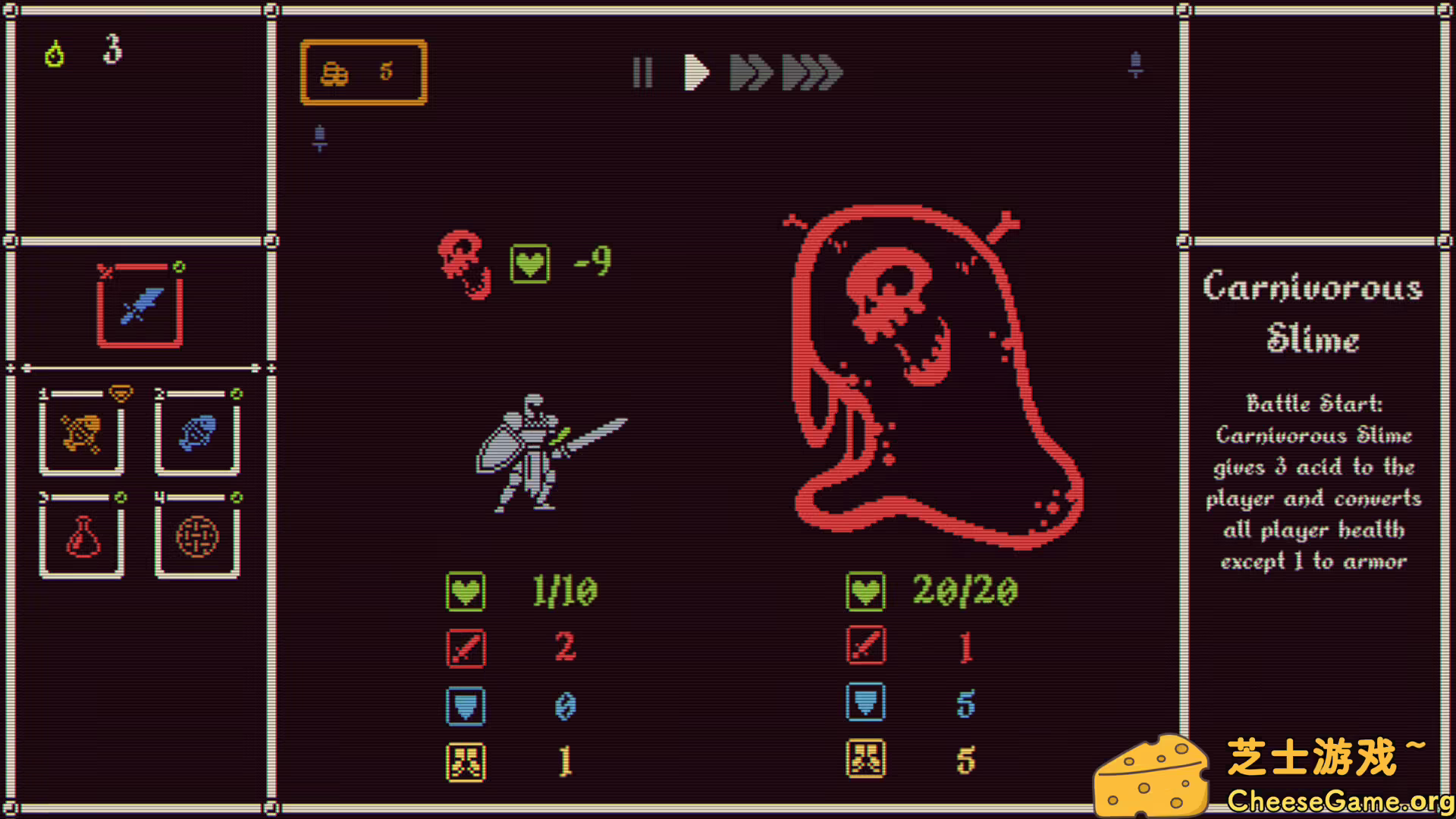Viewport: 1456px width, 819px height.
Task: Switch to double speed playback
Action: [749, 73]
